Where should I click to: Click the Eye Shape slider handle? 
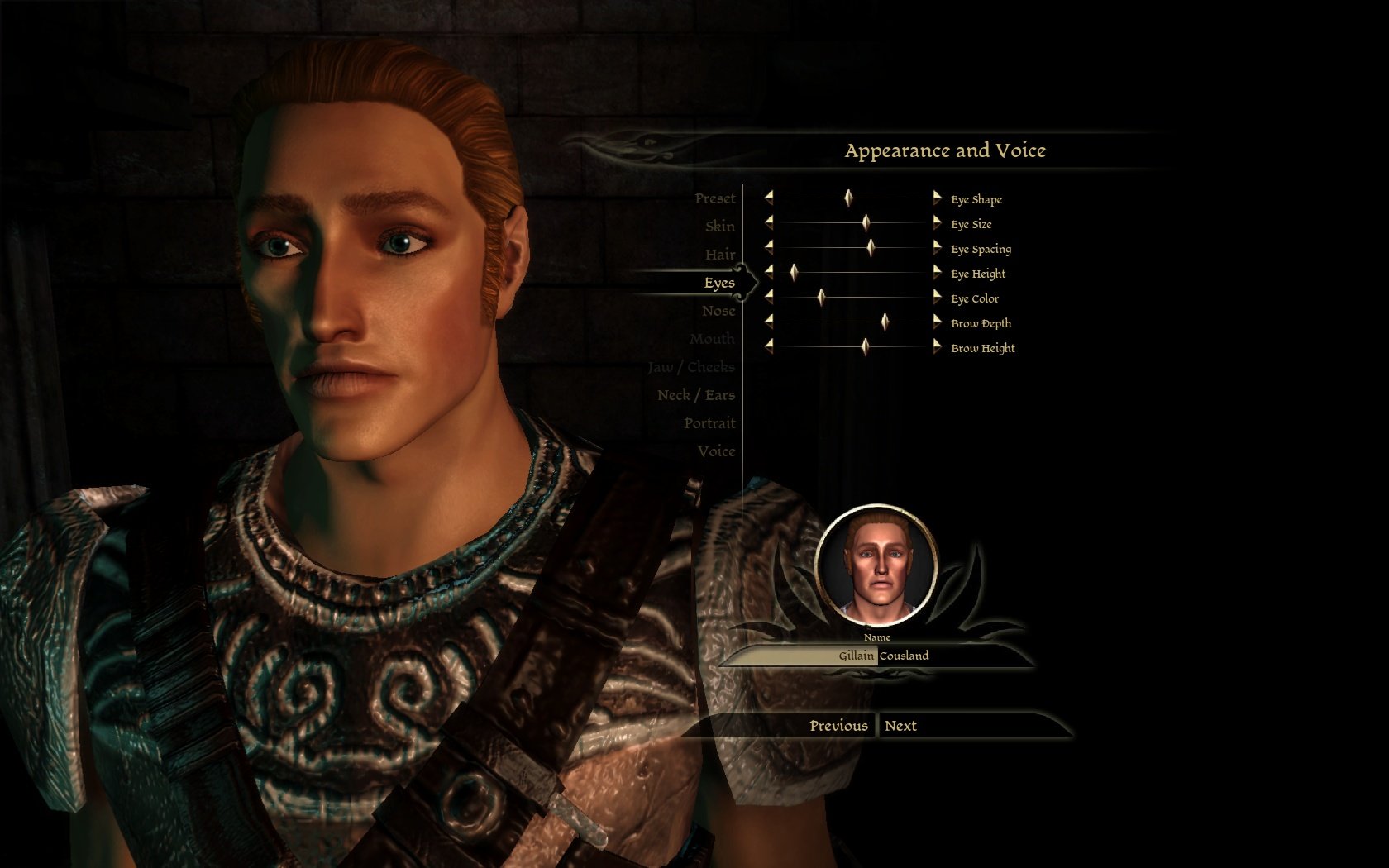(848, 198)
